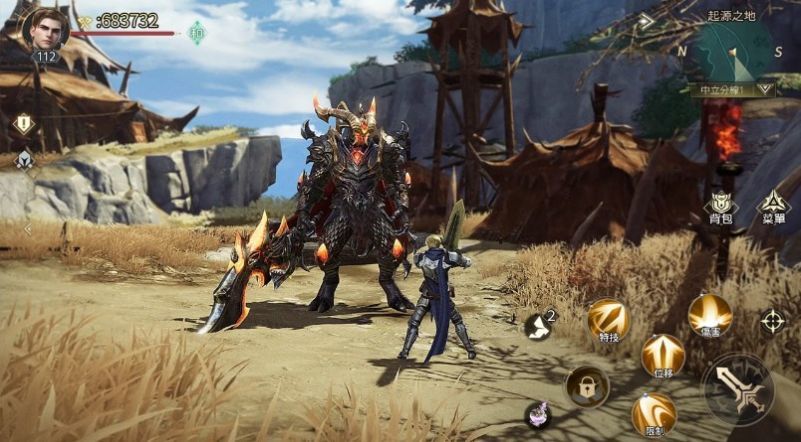Open the 菜單 main menu
This screenshot has height=442, width=801.
(772, 207)
